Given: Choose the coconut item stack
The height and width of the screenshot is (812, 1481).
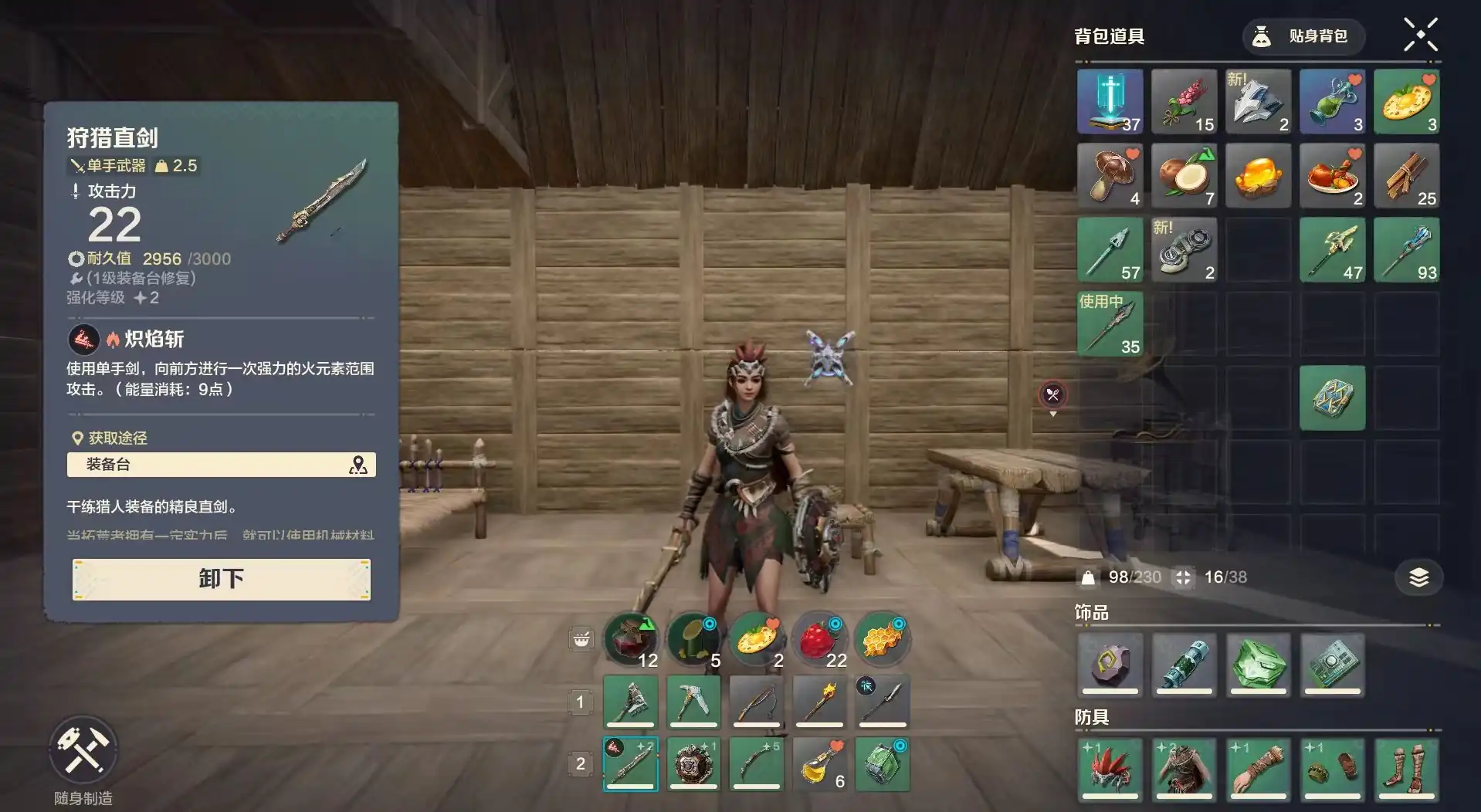Looking at the screenshot, I should pyautogui.click(x=1184, y=175).
